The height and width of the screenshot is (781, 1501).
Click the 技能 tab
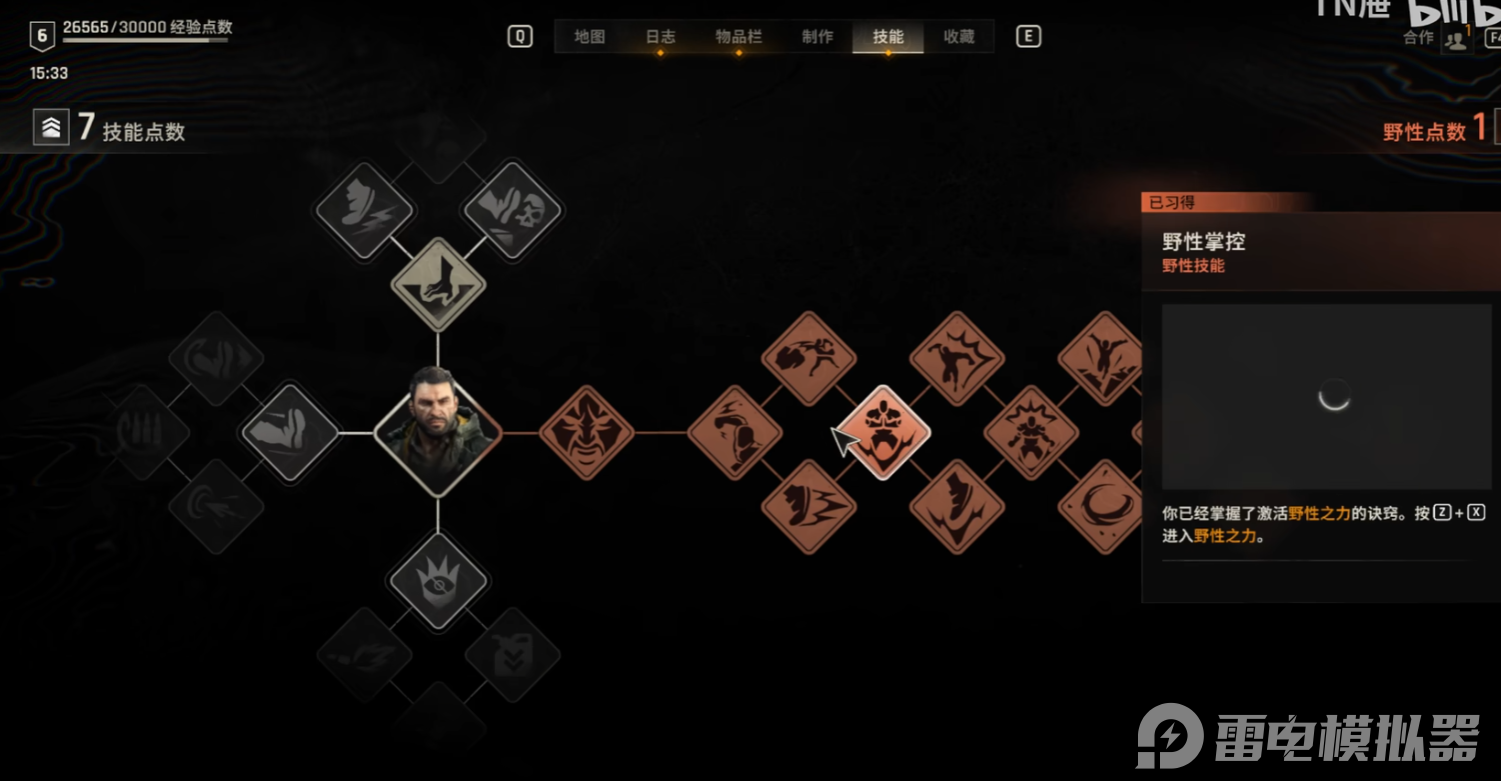tap(888, 37)
